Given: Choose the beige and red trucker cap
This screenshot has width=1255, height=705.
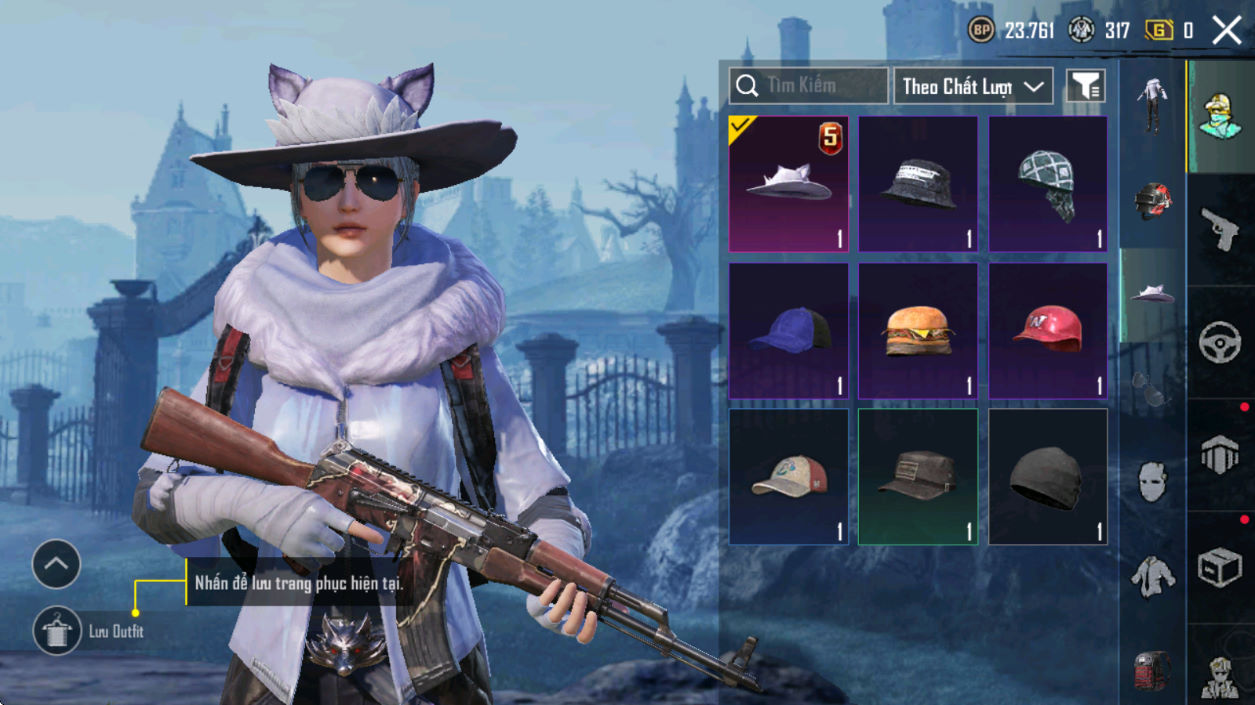Looking at the screenshot, I should (788, 476).
